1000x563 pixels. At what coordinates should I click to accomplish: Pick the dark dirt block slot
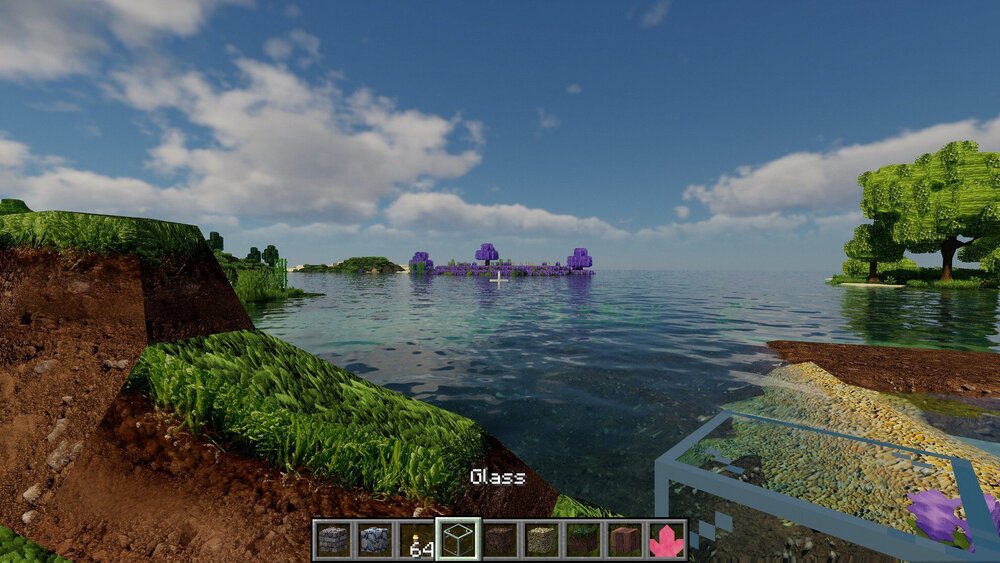point(500,540)
